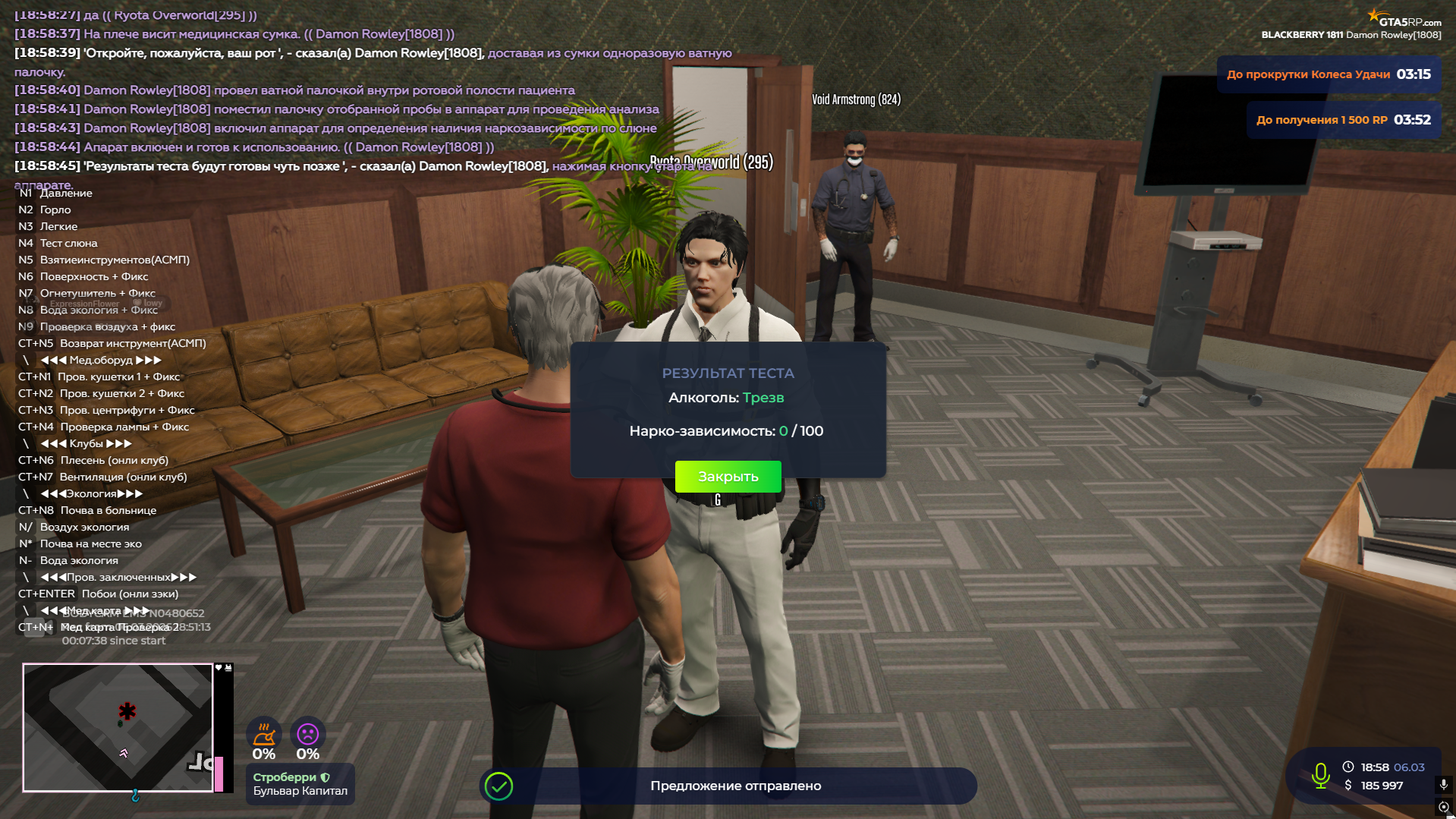Click the green microphone icon

coord(1320,776)
